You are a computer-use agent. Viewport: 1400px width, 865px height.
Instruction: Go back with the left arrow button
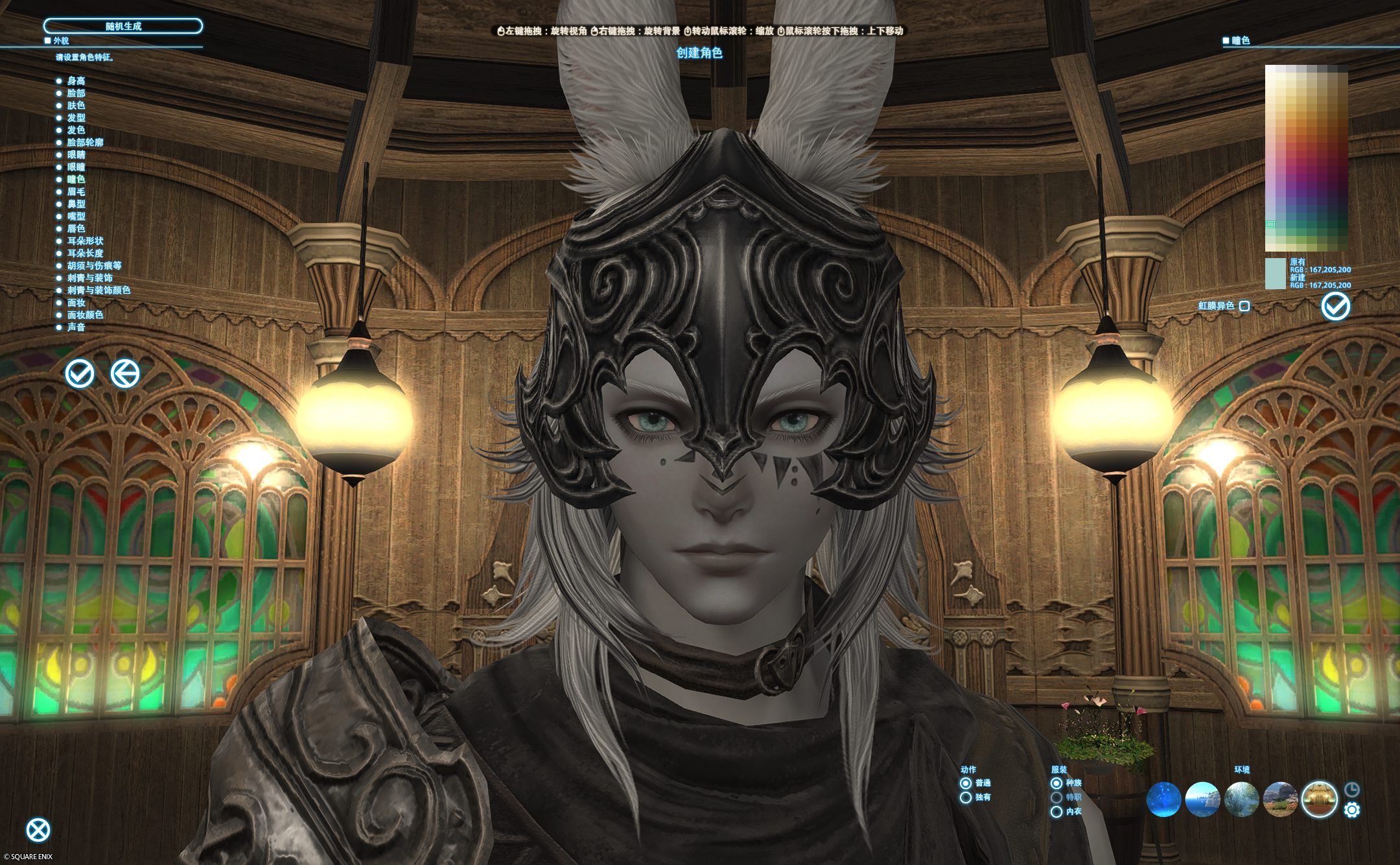pyautogui.click(x=125, y=373)
